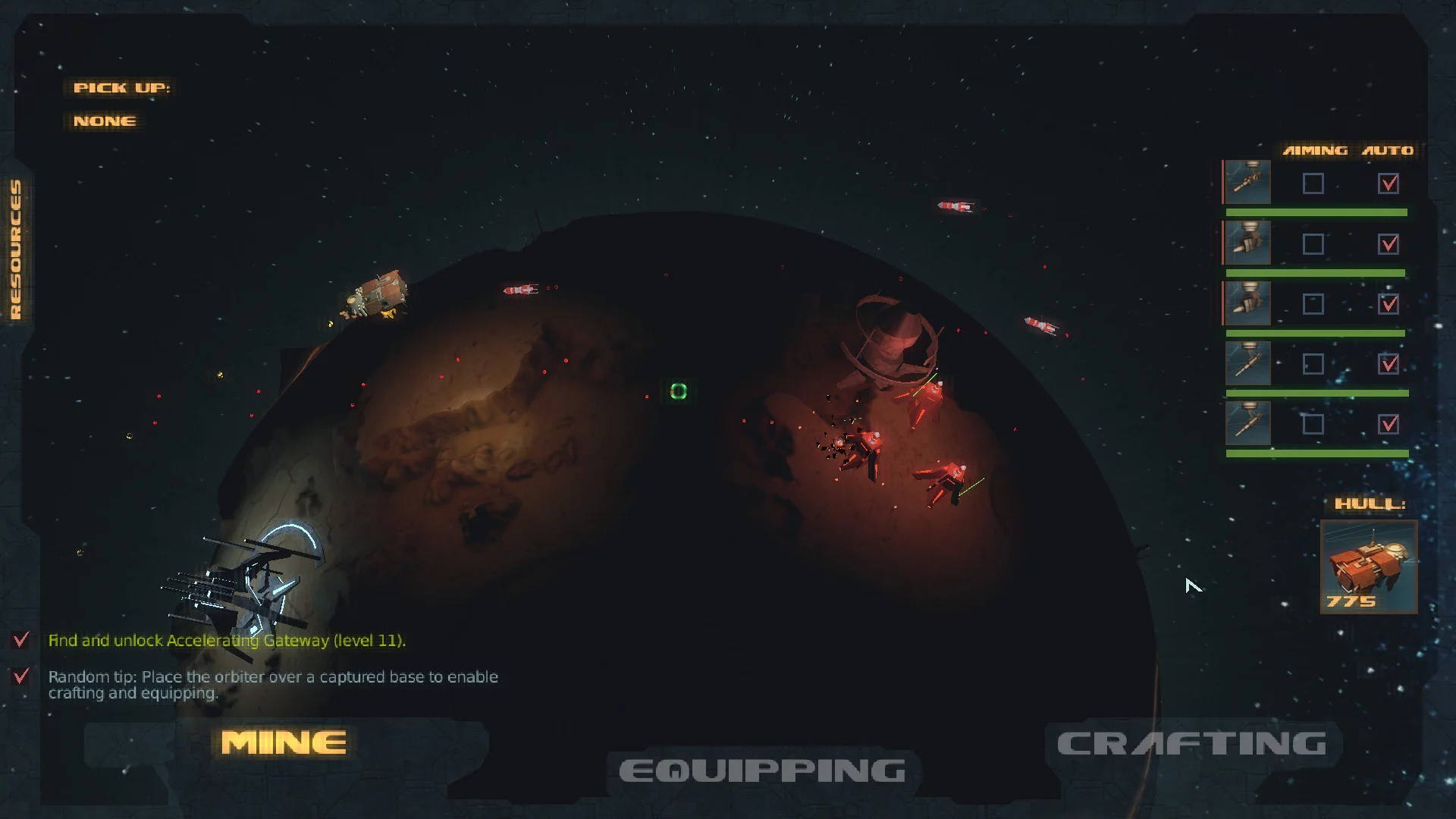Dismiss the Random tip checkmark

(x=21, y=676)
